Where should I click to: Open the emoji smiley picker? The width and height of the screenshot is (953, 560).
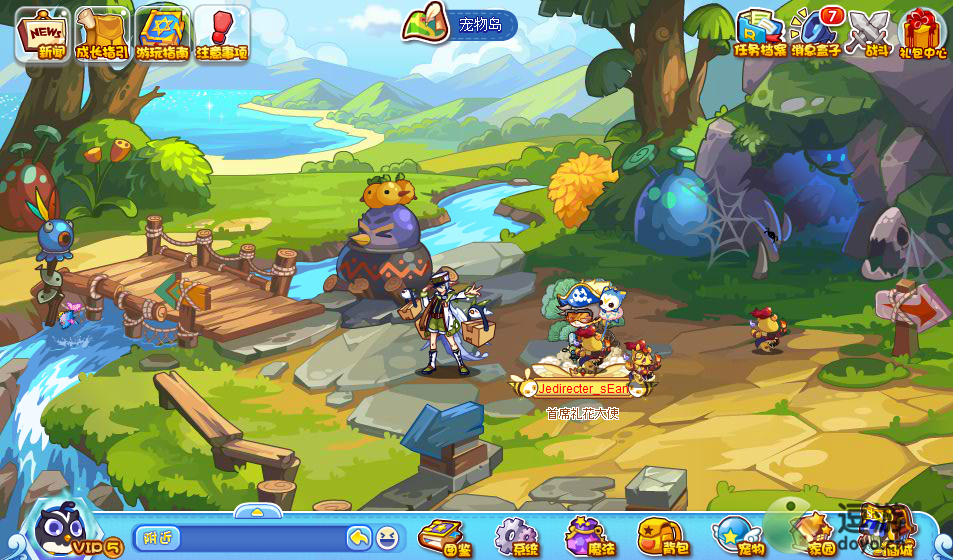pyautogui.click(x=387, y=537)
